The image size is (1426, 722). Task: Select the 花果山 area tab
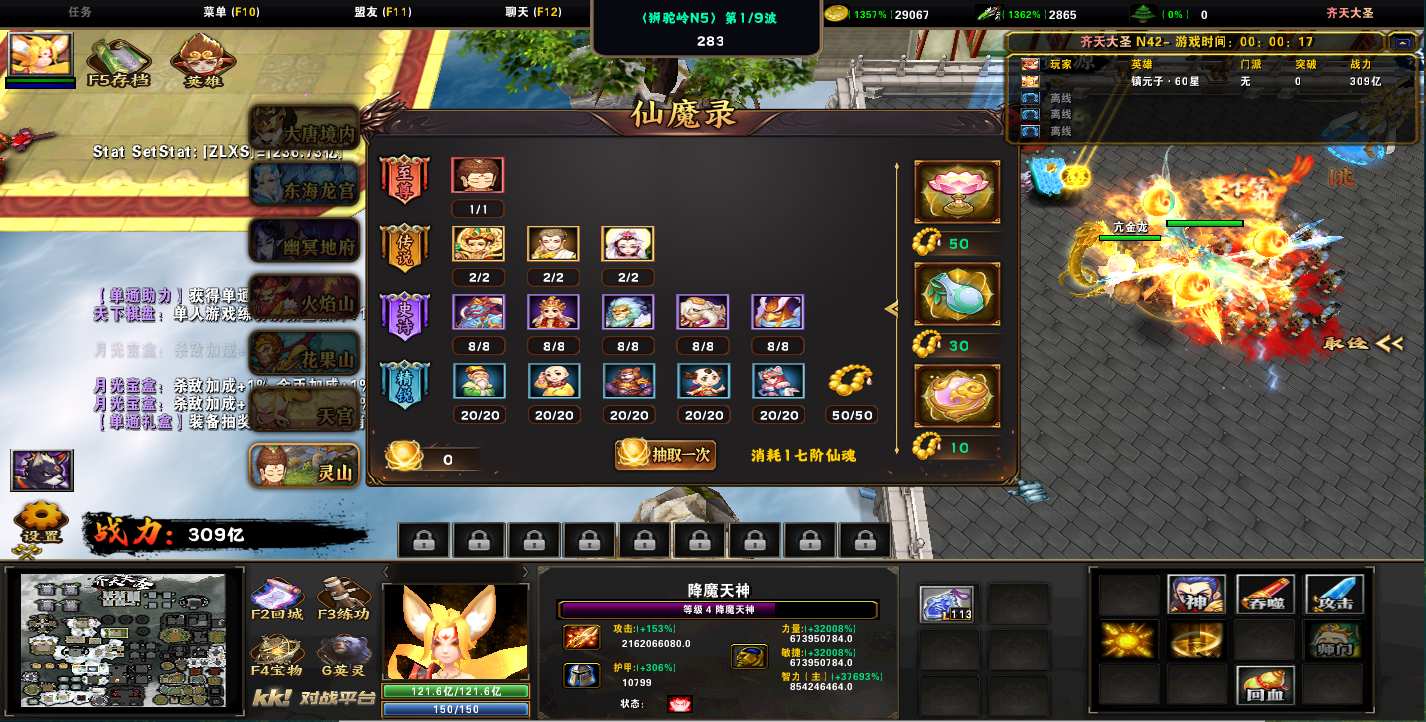pyautogui.click(x=304, y=354)
